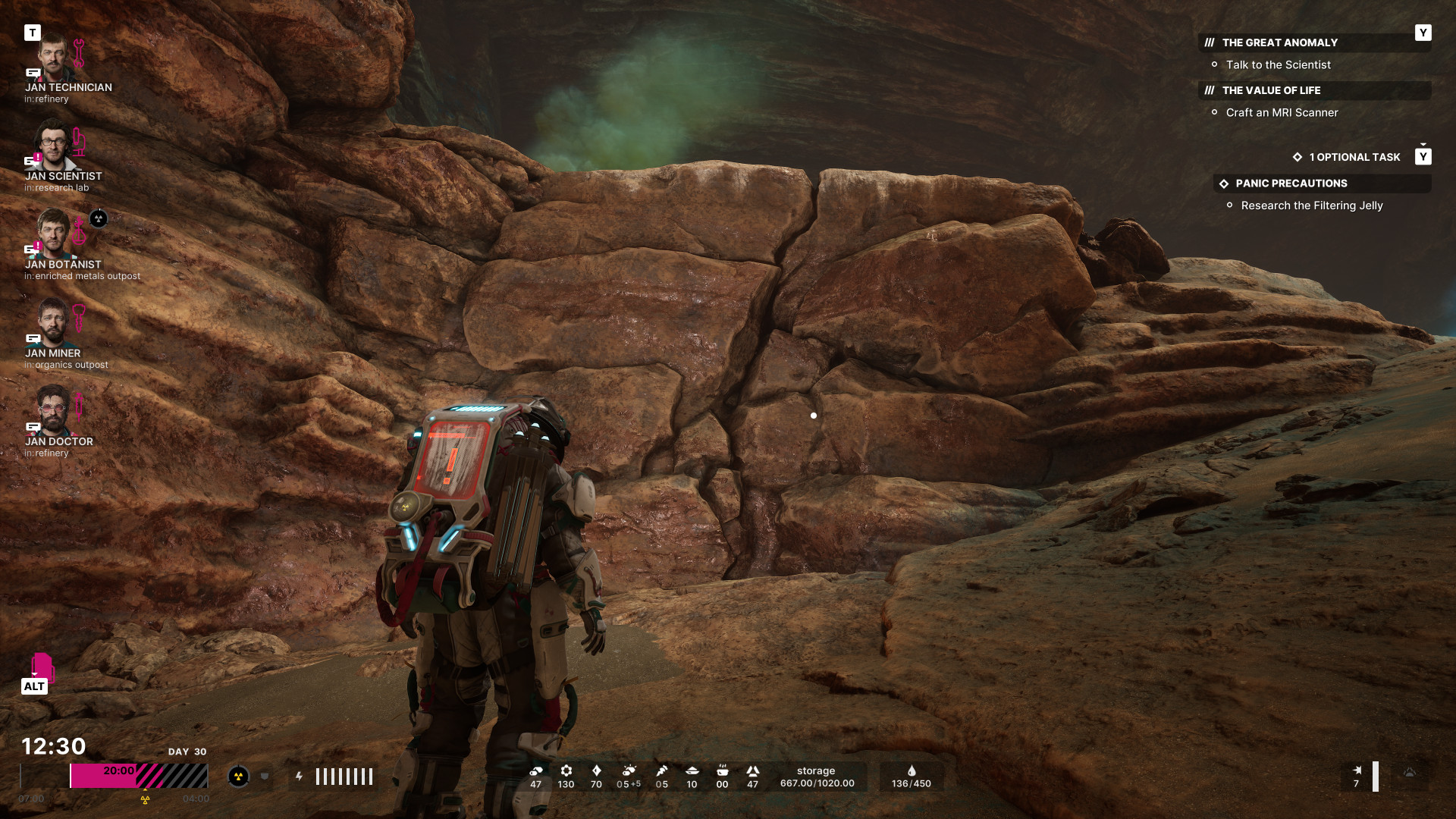This screenshot has height=819, width=1456.
Task: Select Jan Scientist's portrait
Action: (x=52, y=146)
